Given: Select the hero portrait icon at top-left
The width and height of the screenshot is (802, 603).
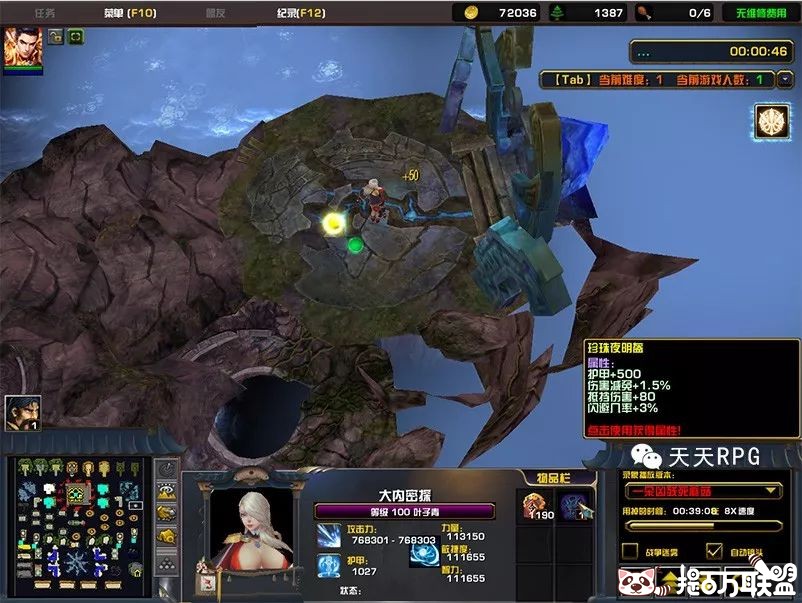Looking at the screenshot, I should pyautogui.click(x=22, y=48).
